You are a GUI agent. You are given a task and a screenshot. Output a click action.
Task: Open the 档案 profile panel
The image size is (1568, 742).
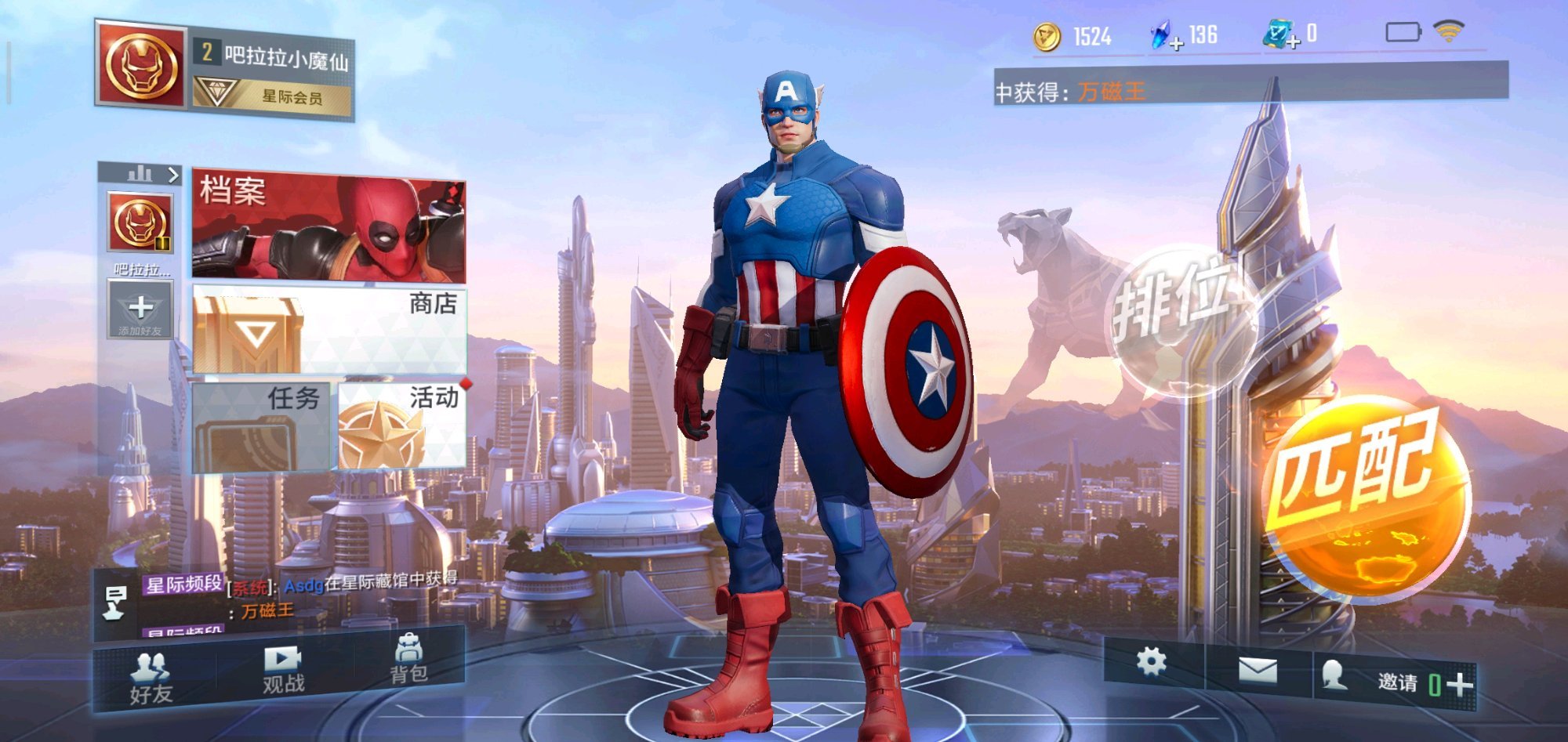click(328, 227)
